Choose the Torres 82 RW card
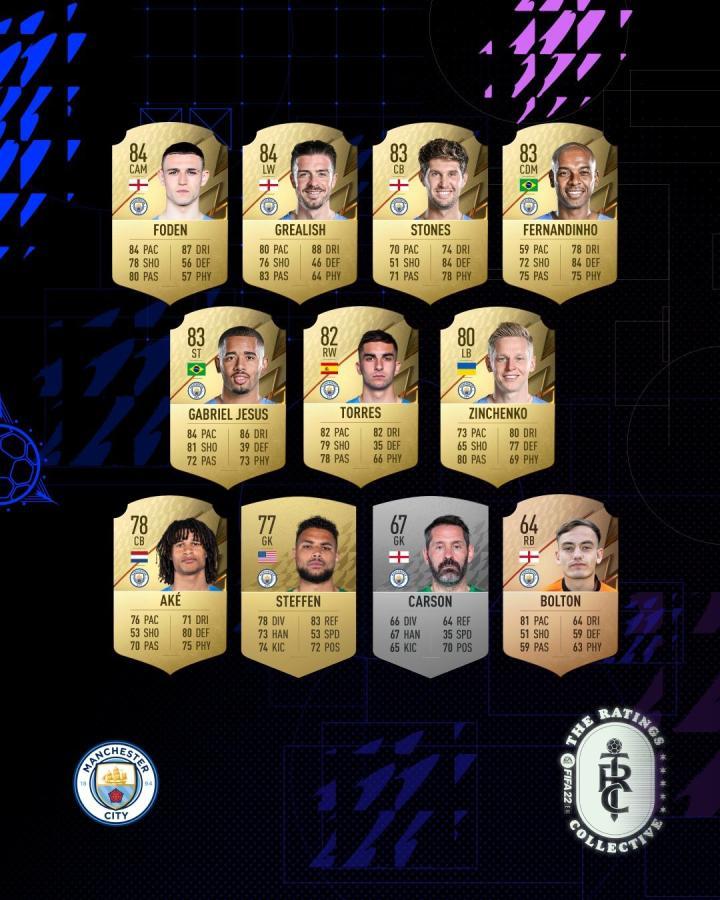This screenshot has height=900, width=720. [x=359, y=393]
